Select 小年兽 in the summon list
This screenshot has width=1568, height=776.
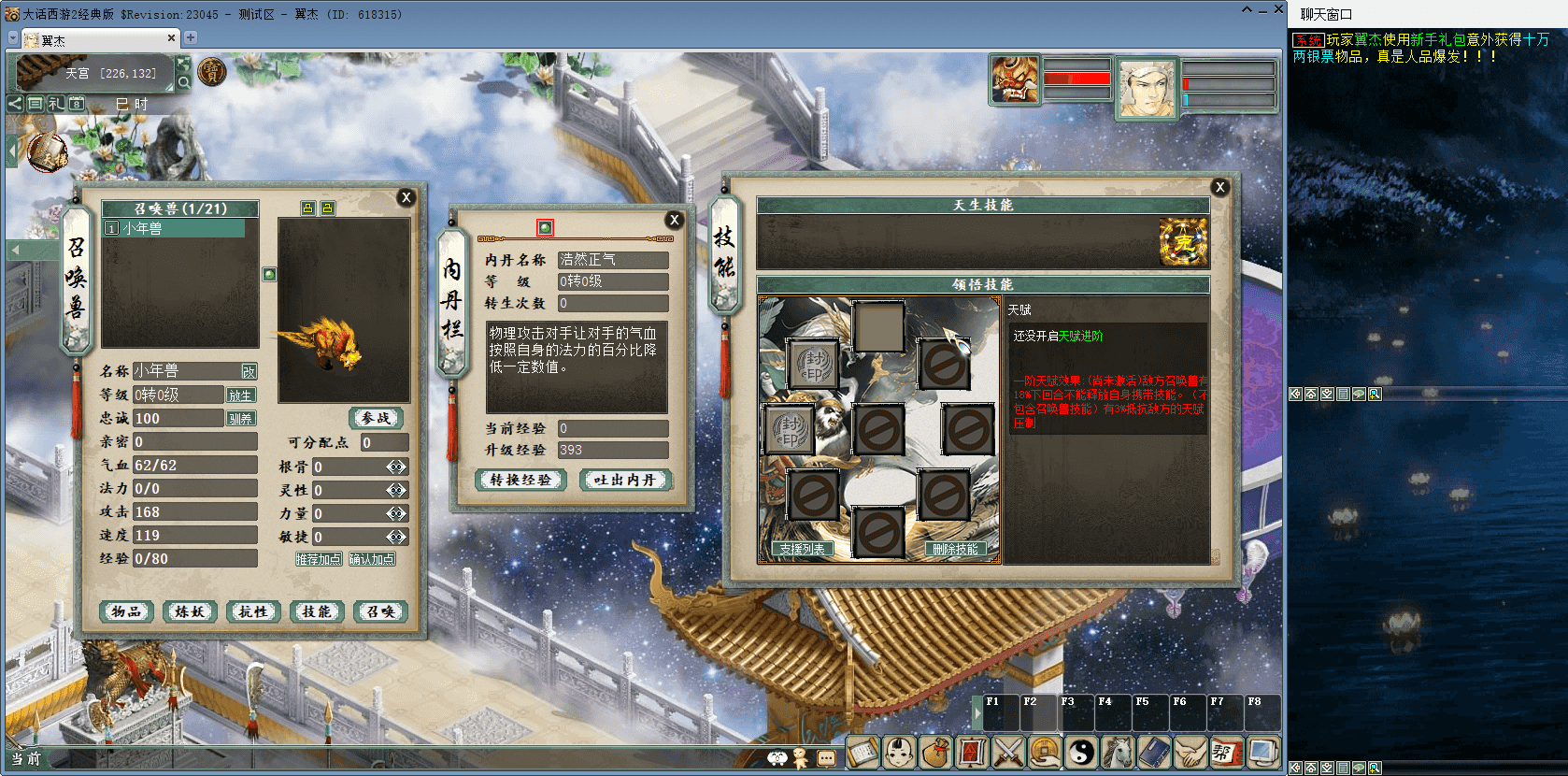tap(174, 228)
